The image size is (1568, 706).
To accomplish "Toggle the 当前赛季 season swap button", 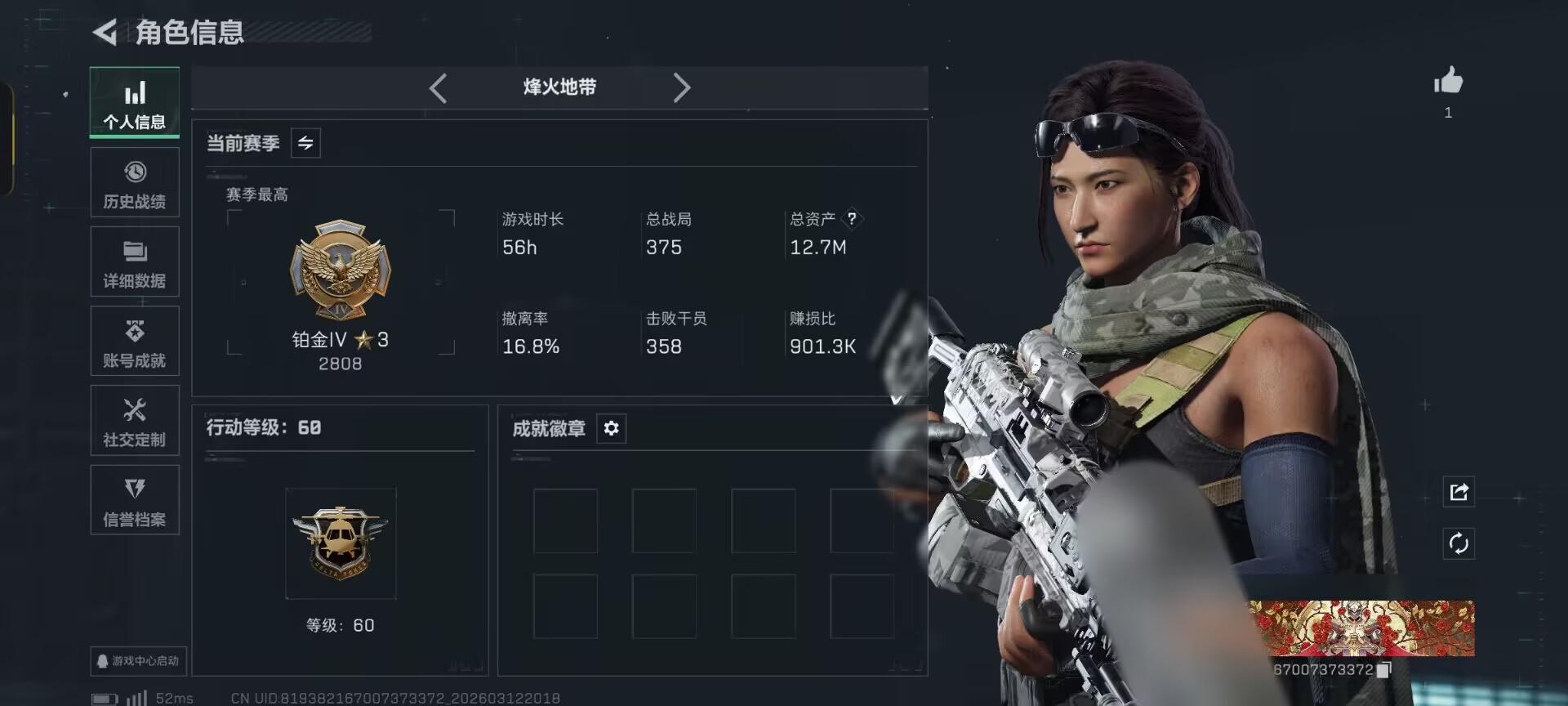I will click(305, 143).
